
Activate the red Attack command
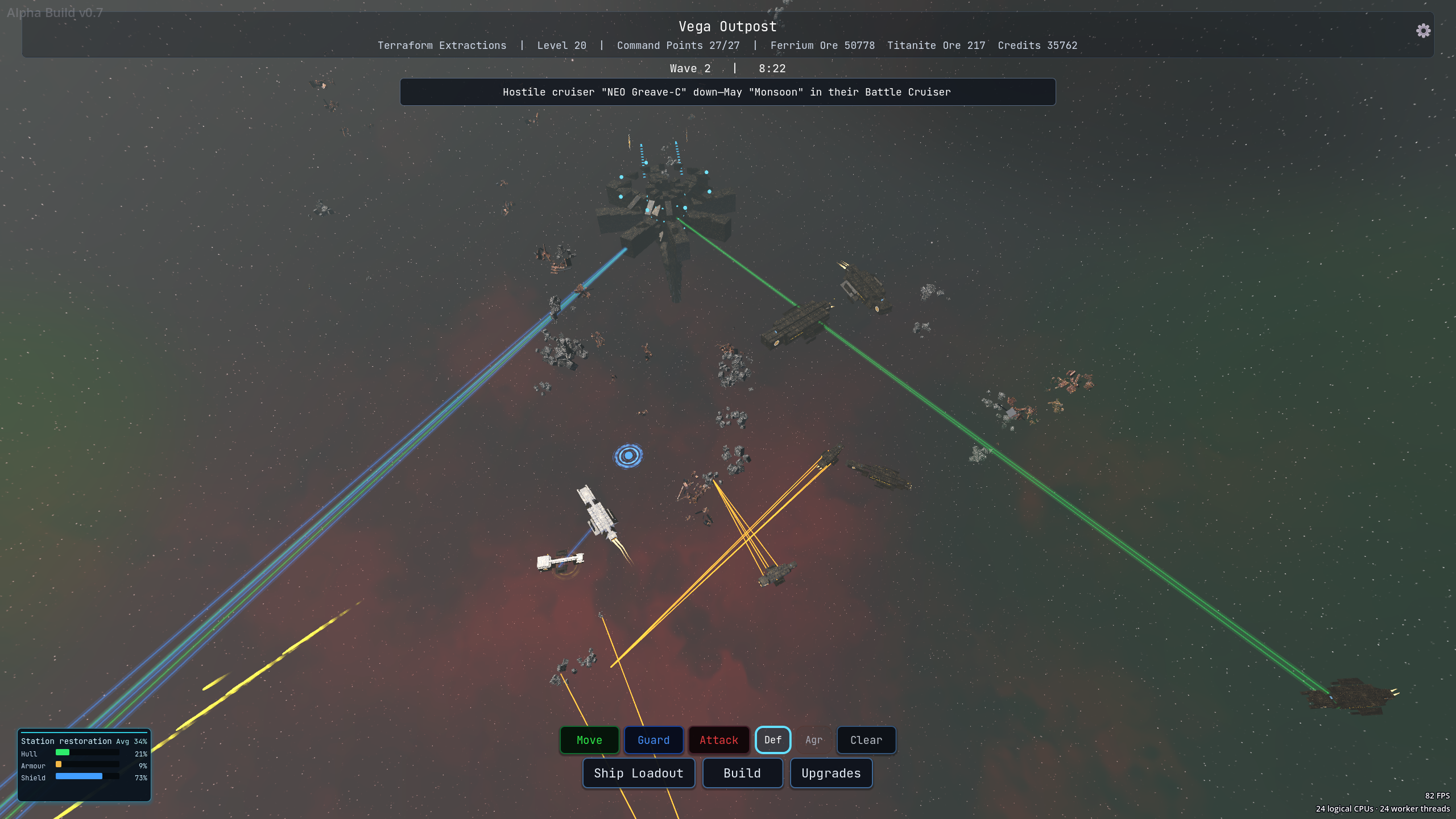719,740
